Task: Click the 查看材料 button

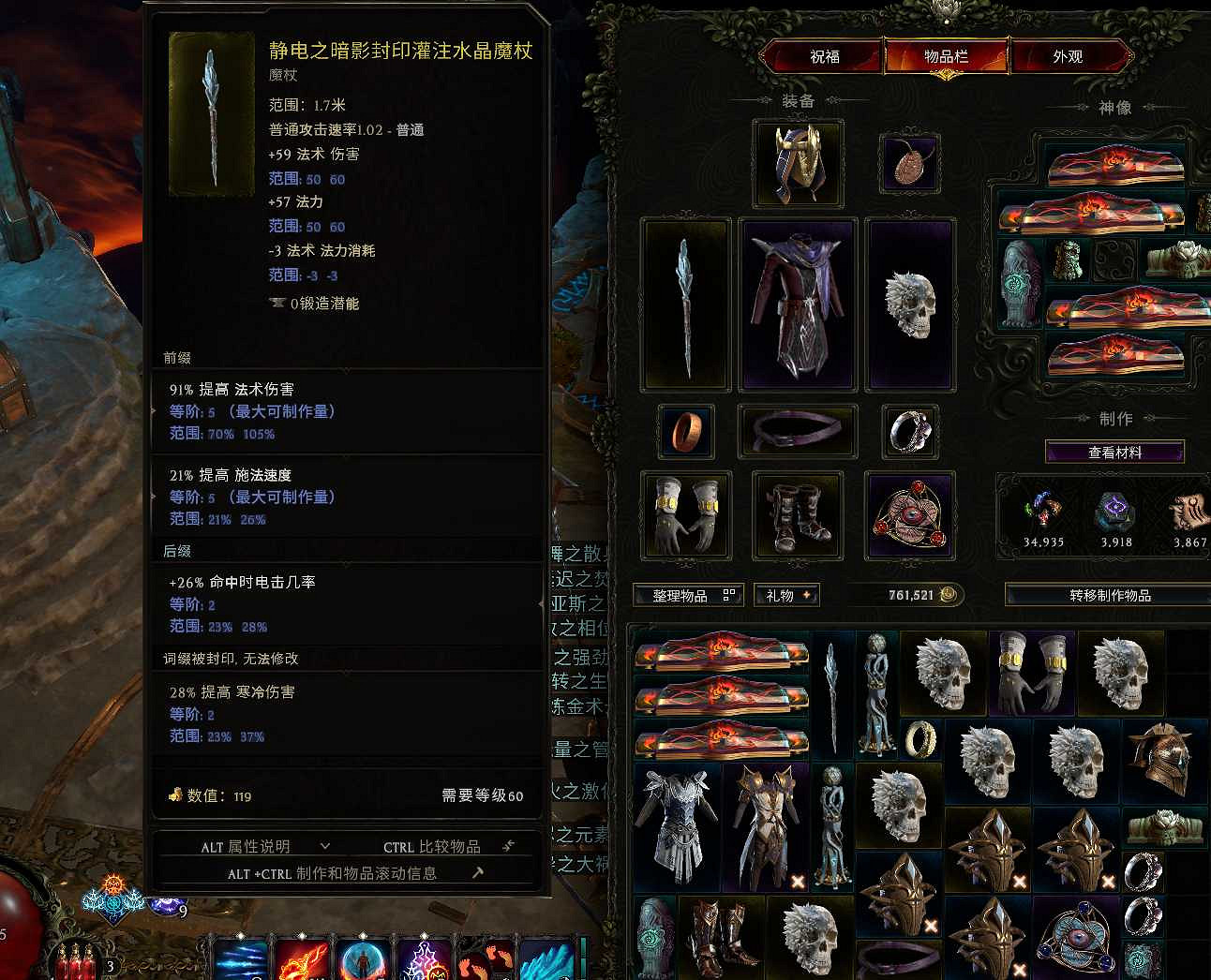Action: 1114,452
